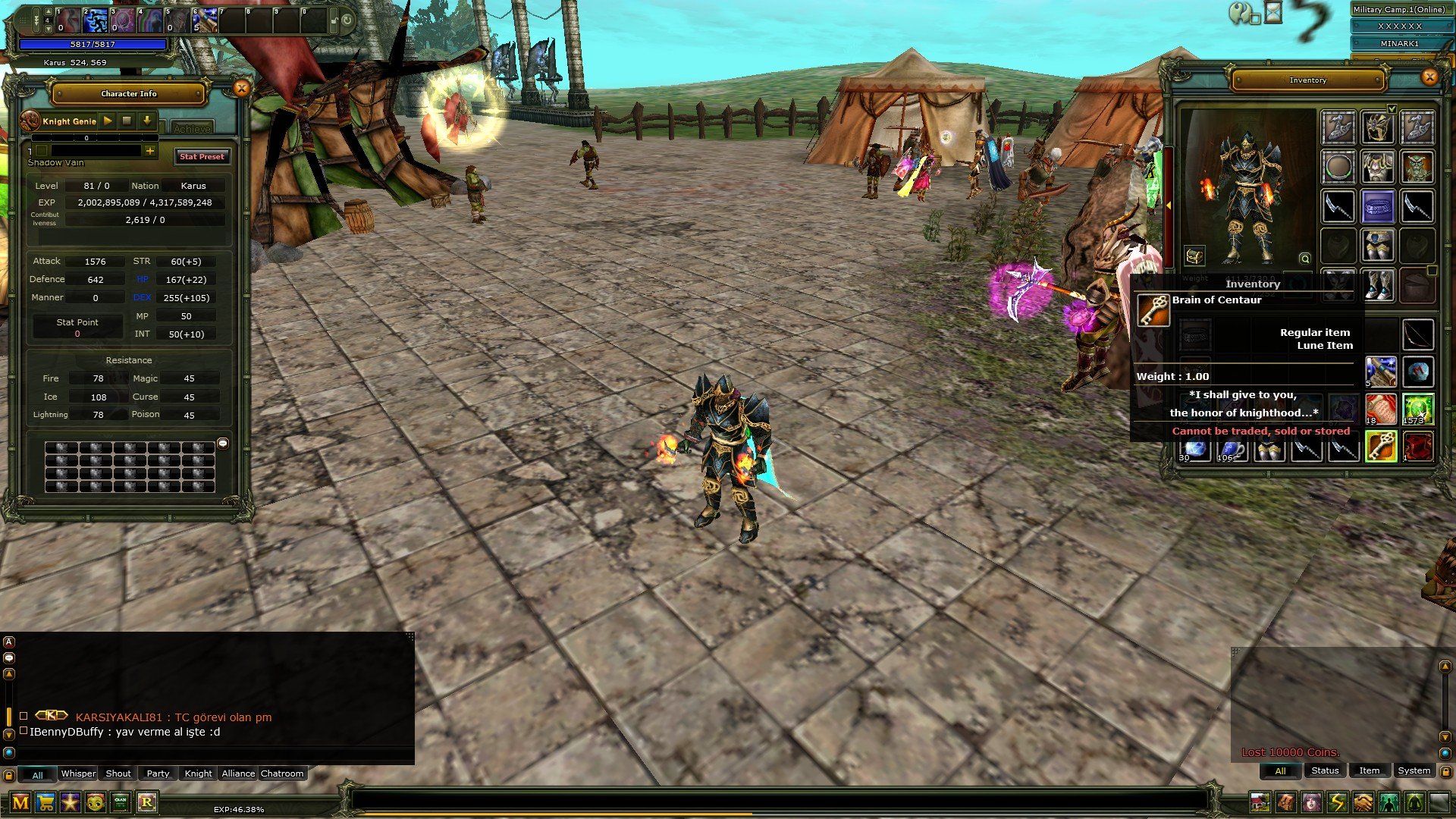Select the Brain of Centaur key item
This screenshot has width=1456, height=819.
1380,447
